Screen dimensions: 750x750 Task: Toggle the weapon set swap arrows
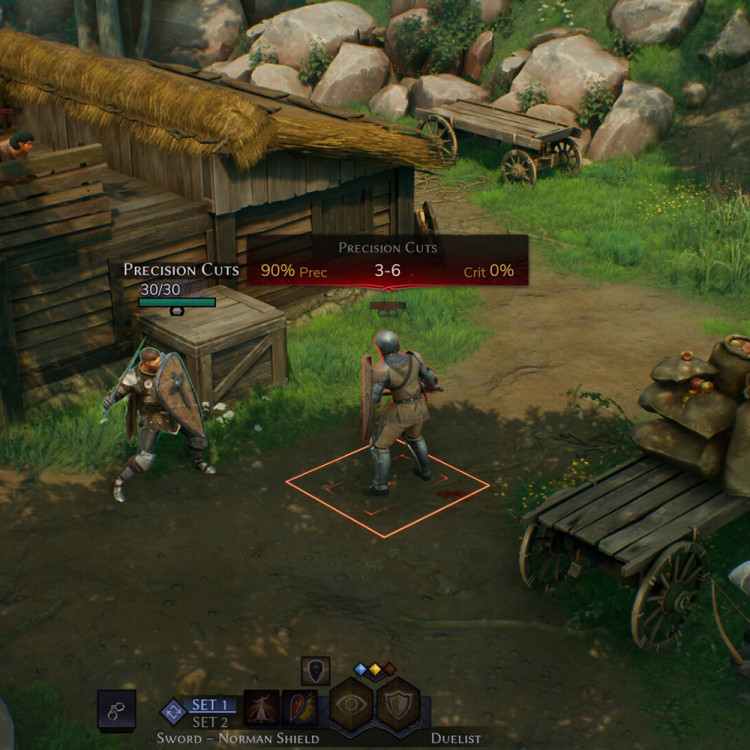point(173,711)
